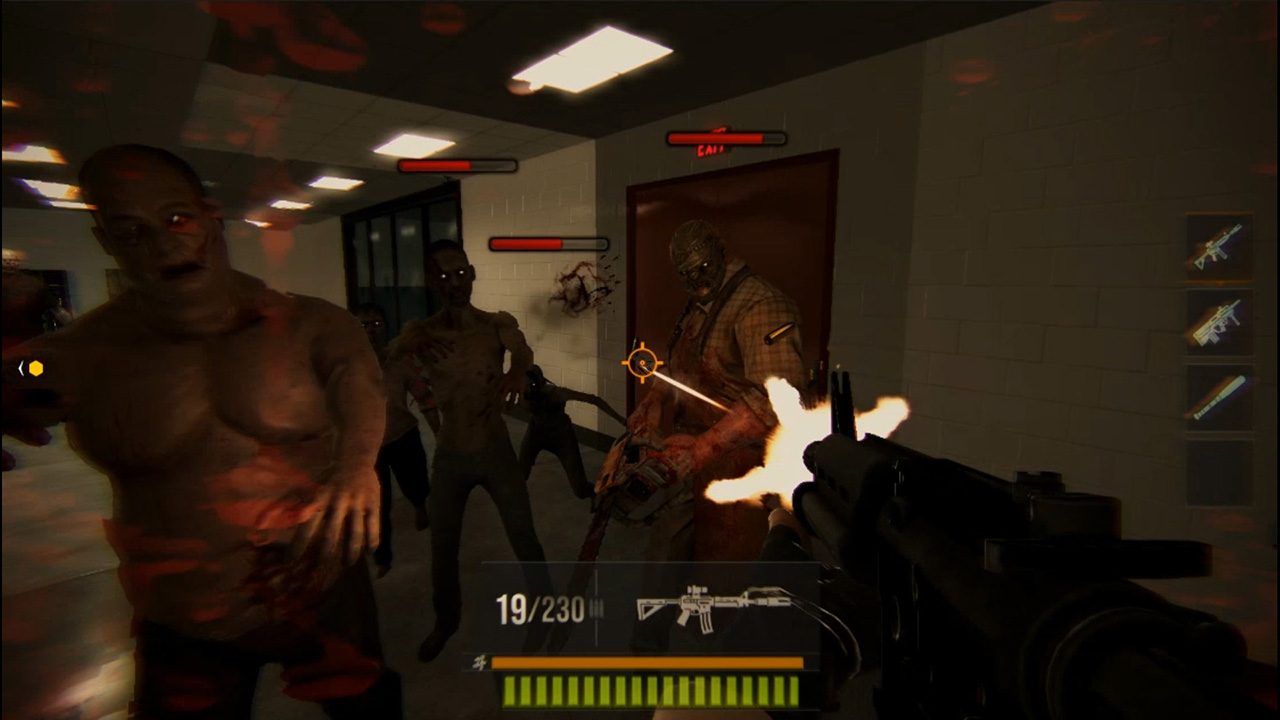Click the sprint icon beside the stamina bar
The width and height of the screenshot is (1280, 720).
point(480,661)
